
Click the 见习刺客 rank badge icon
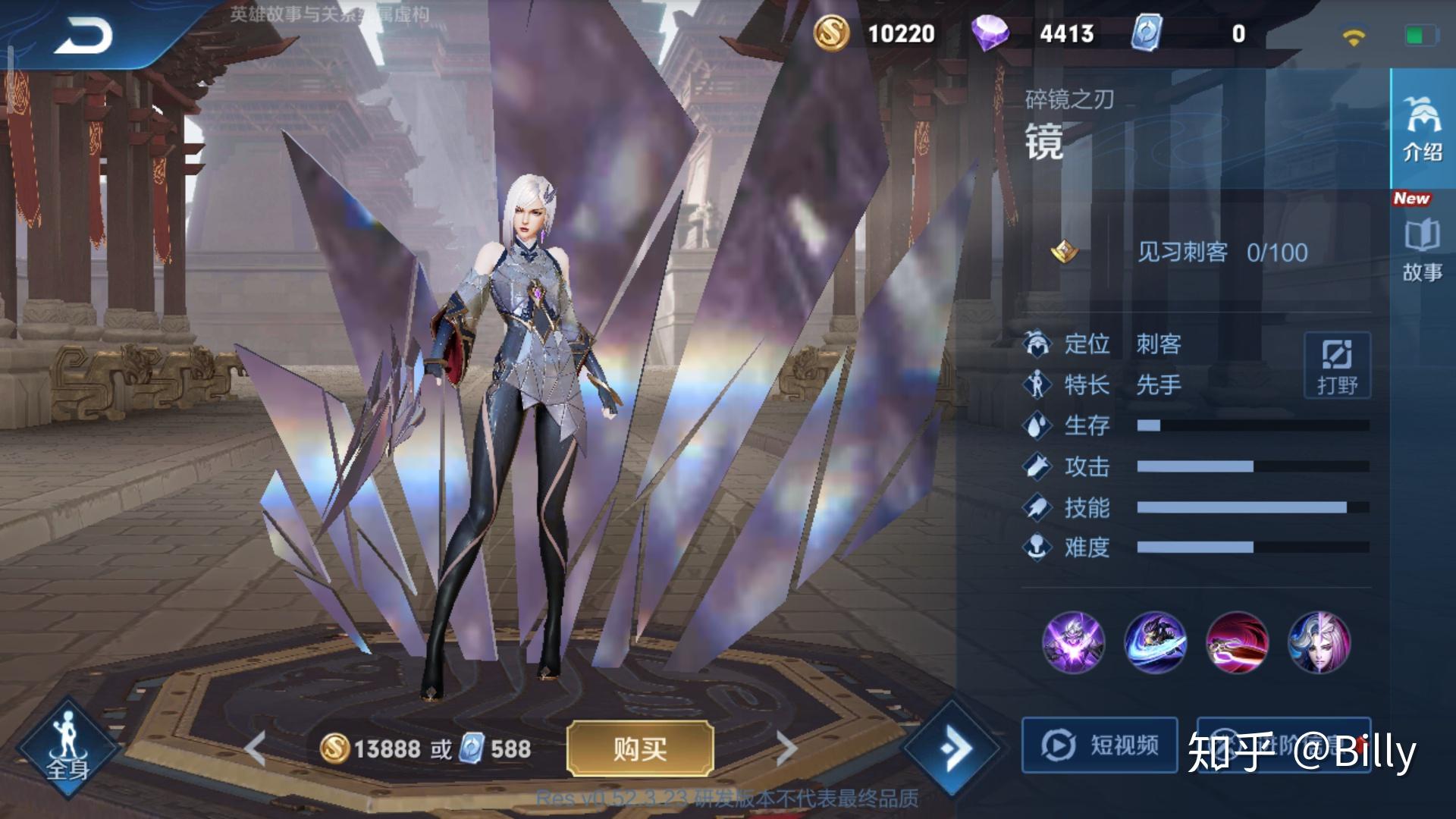coord(1065,253)
